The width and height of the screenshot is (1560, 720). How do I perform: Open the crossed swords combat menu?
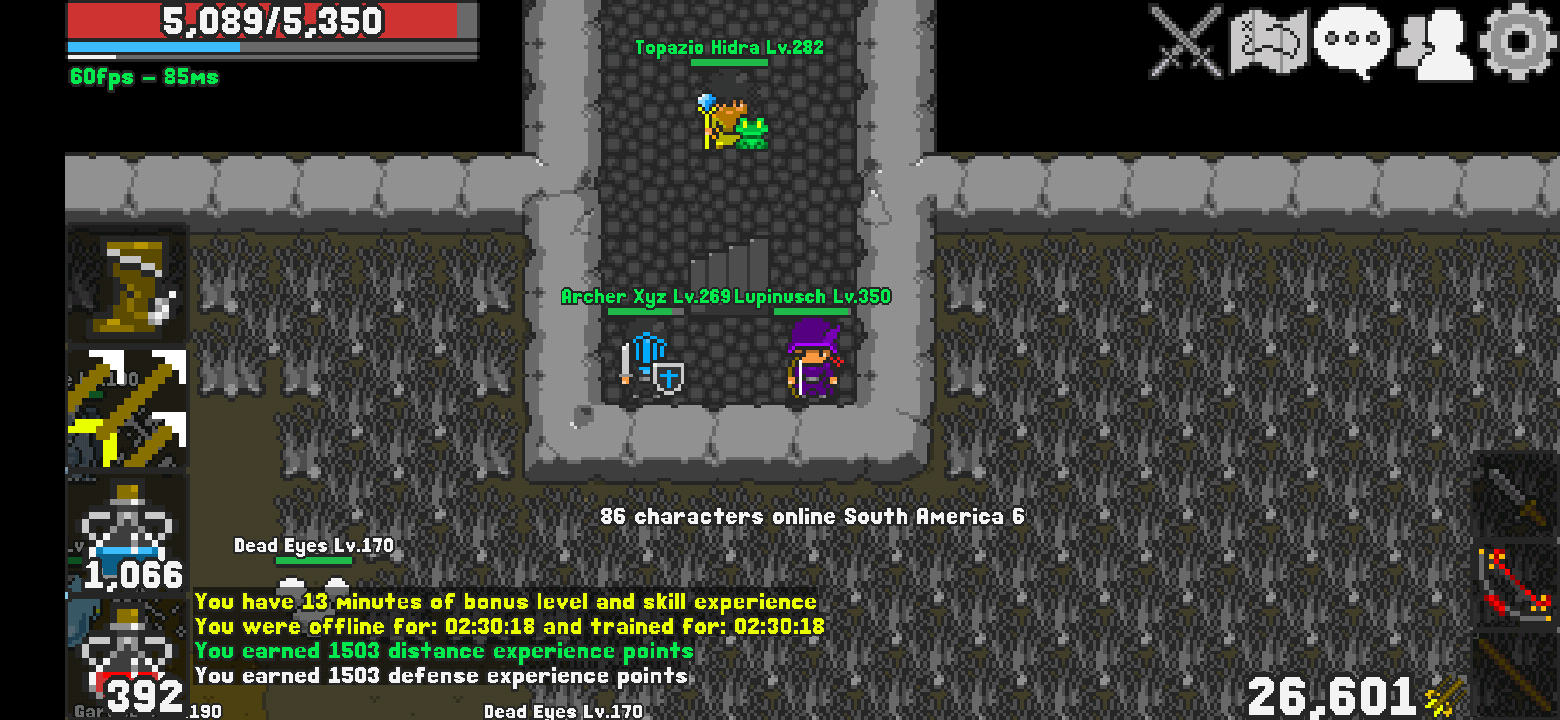tap(1186, 42)
